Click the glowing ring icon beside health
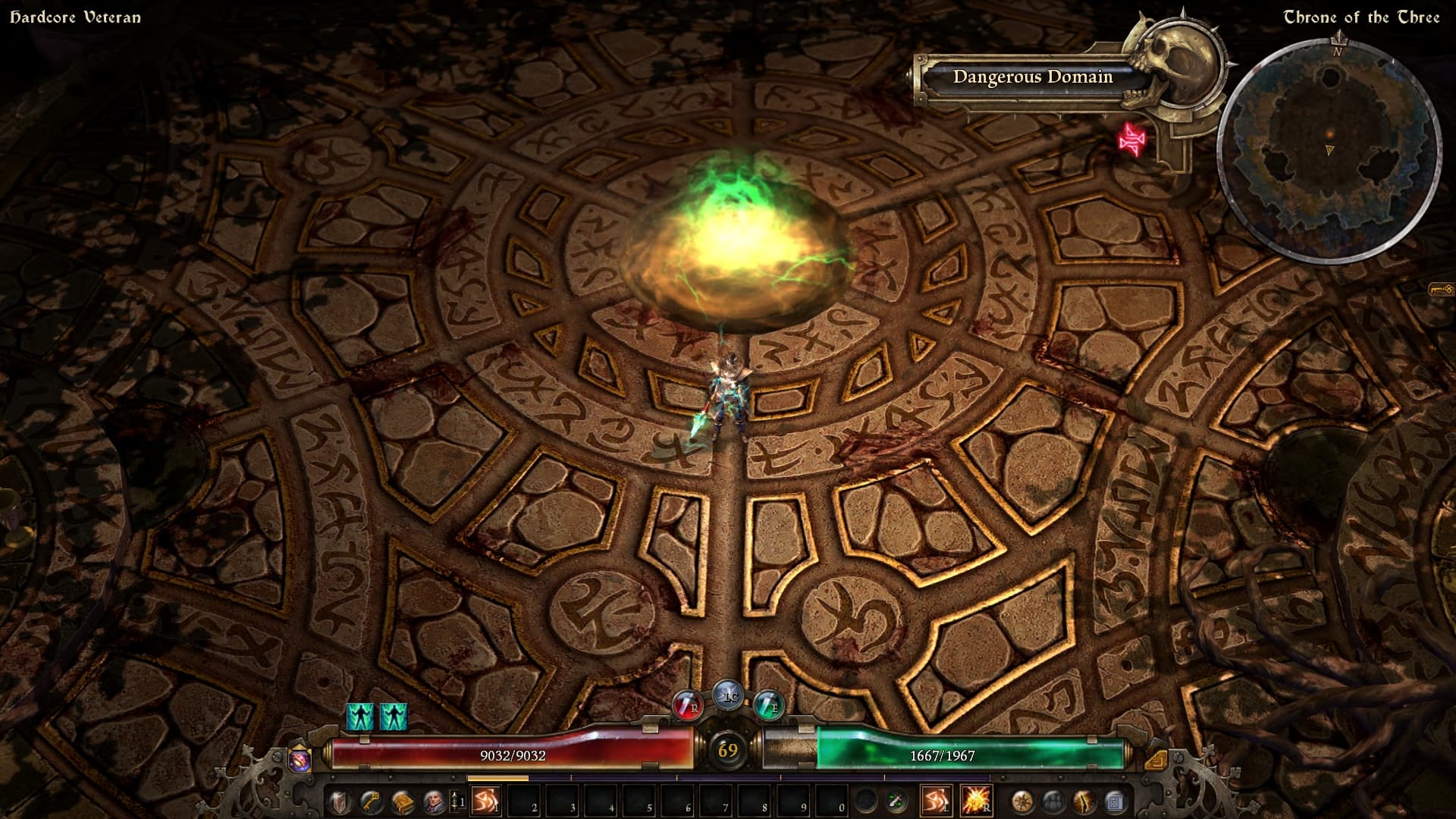 click(x=299, y=760)
